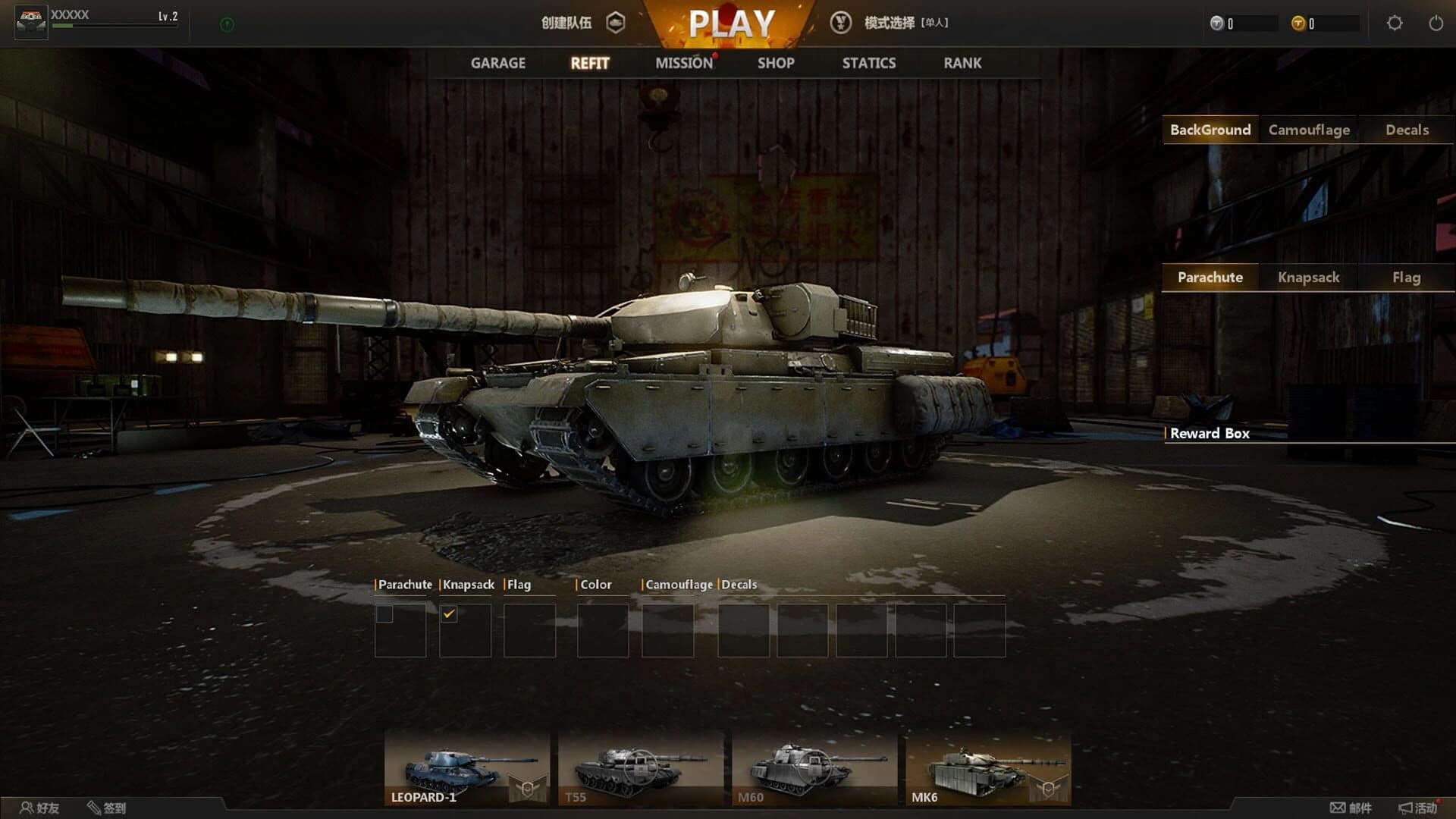Select the MK6 tank thumbnail
This screenshot has width=1456, height=819.
coord(988,765)
